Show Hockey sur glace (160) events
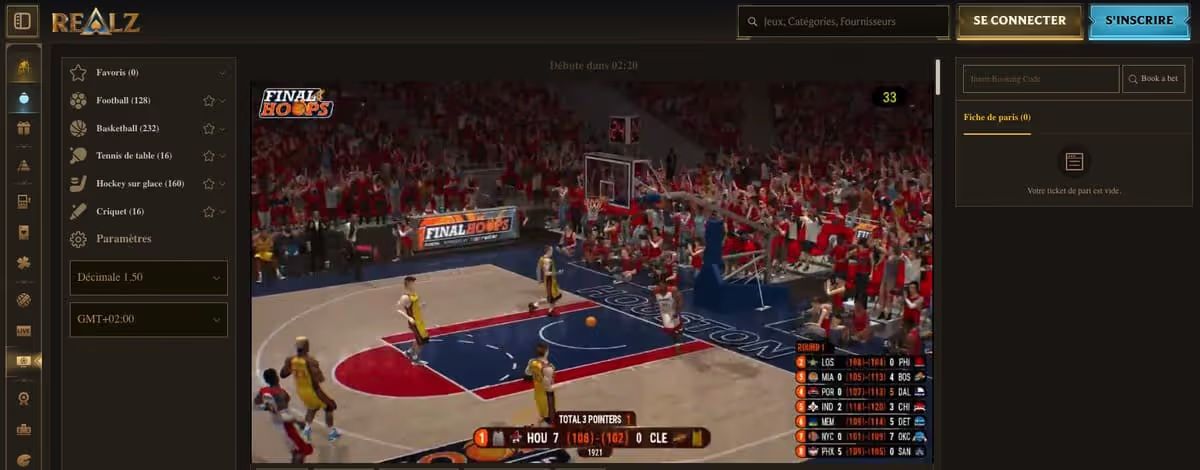The width and height of the screenshot is (1200, 470). click(140, 184)
